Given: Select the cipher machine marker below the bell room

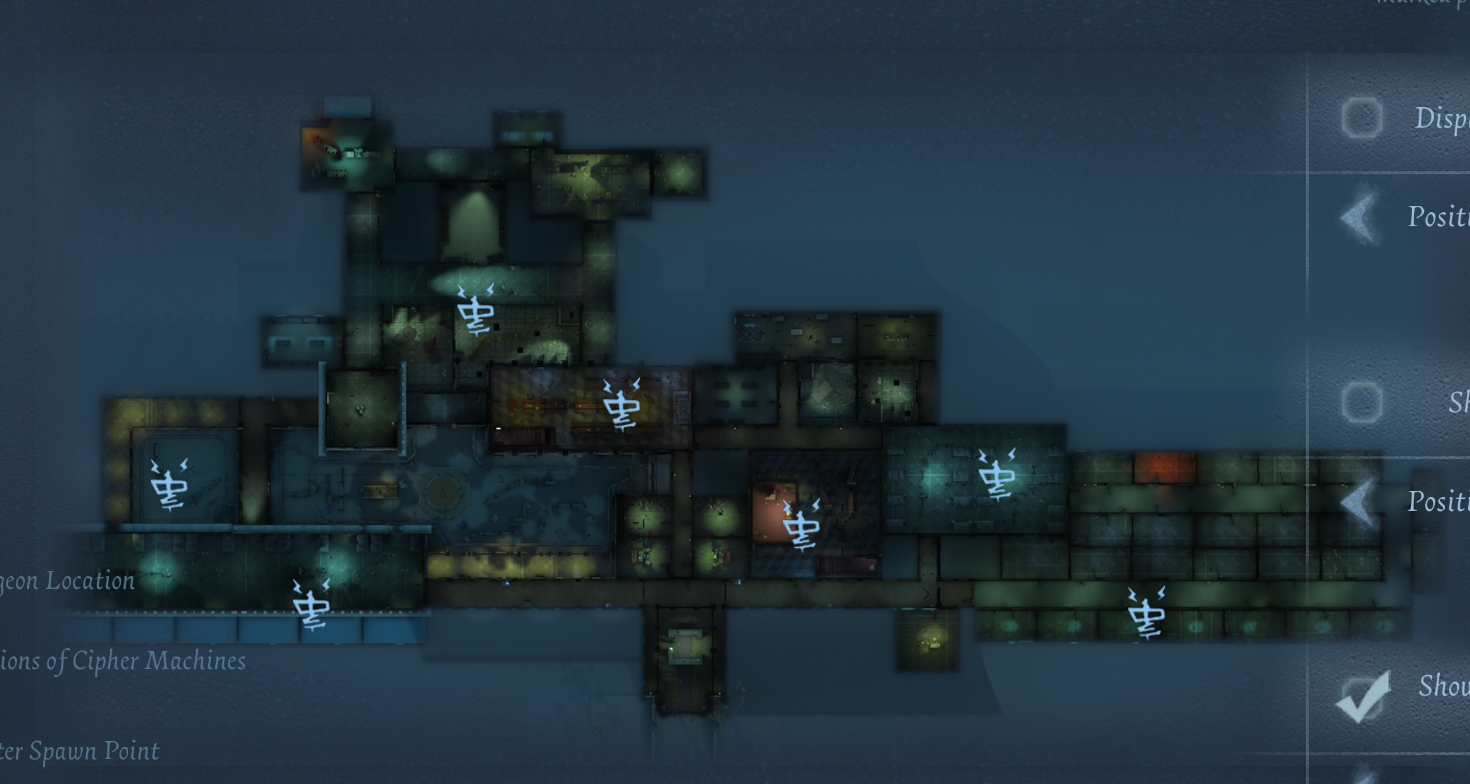Looking at the screenshot, I should (x=475, y=310).
